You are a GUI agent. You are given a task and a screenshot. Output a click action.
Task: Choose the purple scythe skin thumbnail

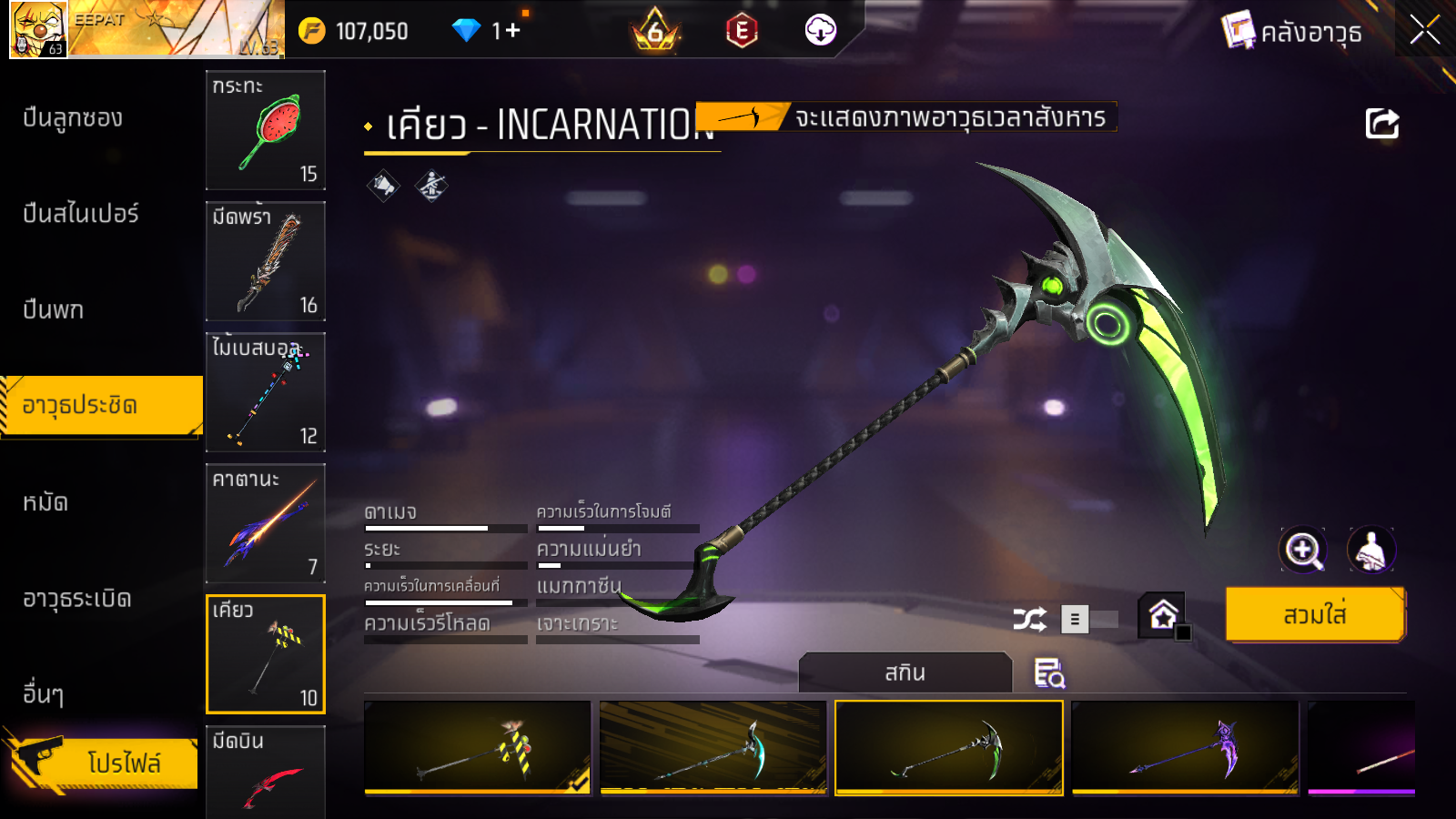(x=1185, y=748)
